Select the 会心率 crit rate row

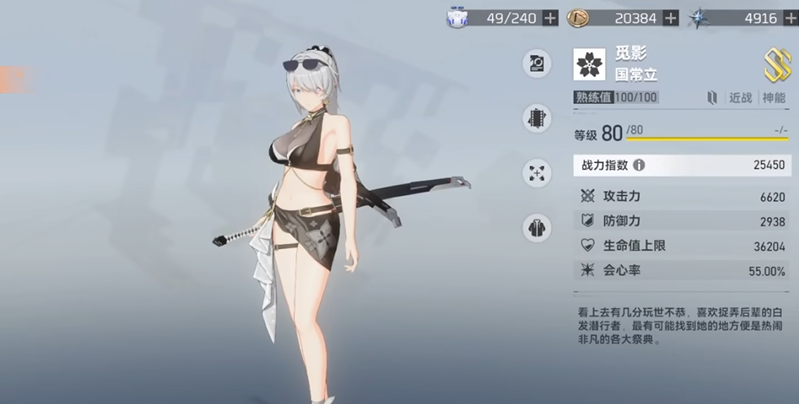[x=681, y=271]
